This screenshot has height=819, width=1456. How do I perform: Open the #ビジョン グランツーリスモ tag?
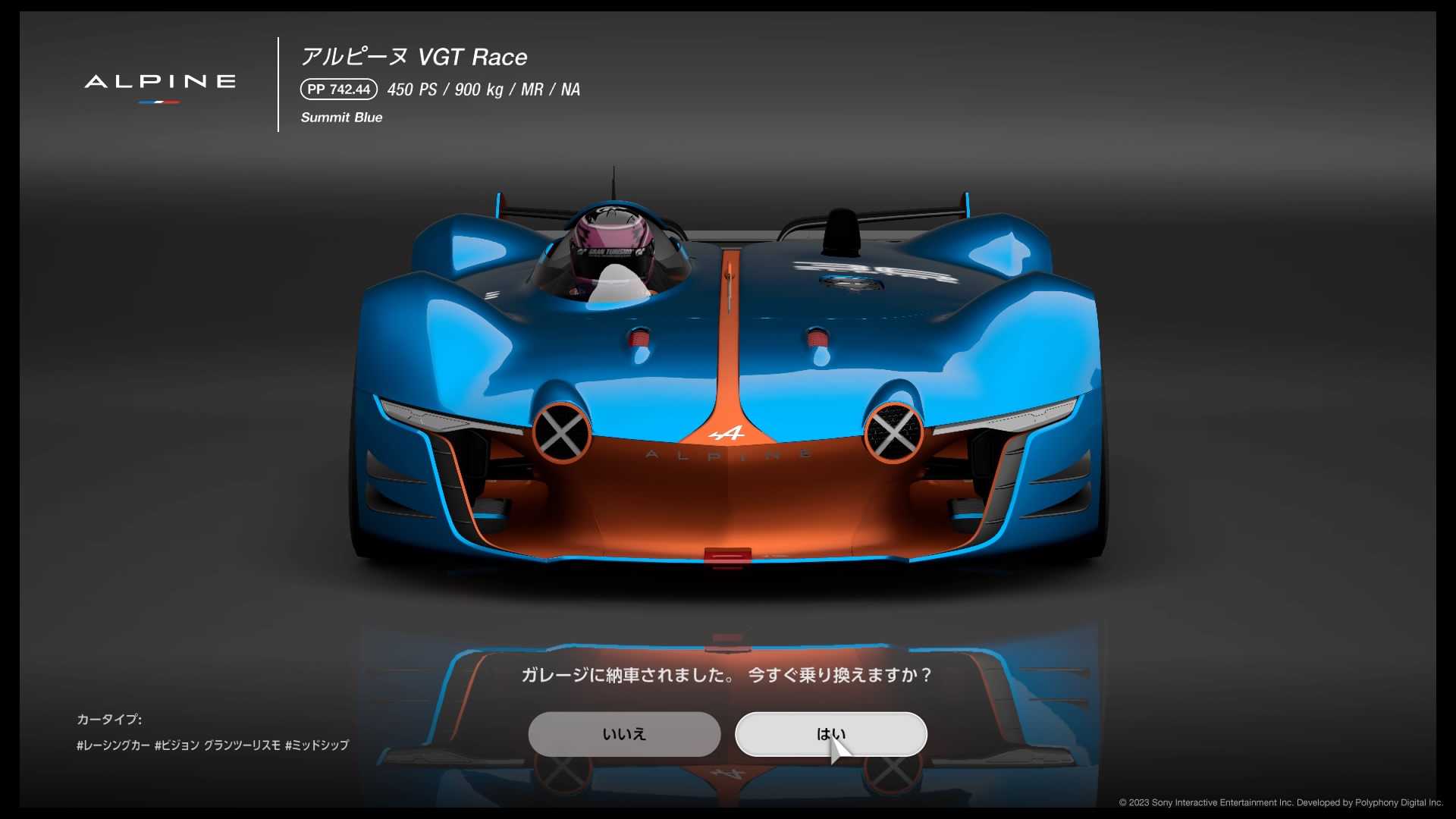(x=218, y=745)
